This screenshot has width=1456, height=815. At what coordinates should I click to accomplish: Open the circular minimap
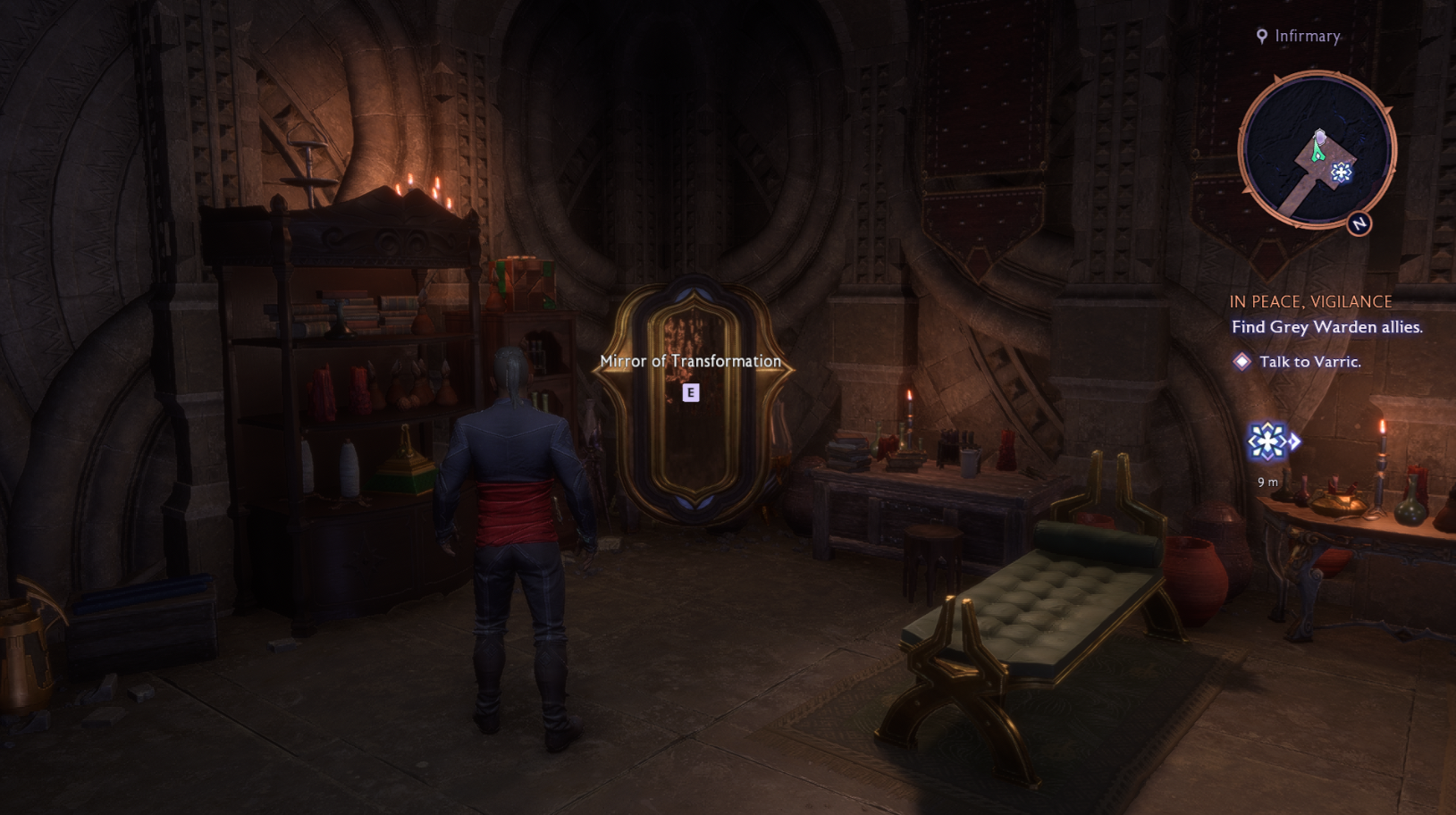(x=1316, y=150)
